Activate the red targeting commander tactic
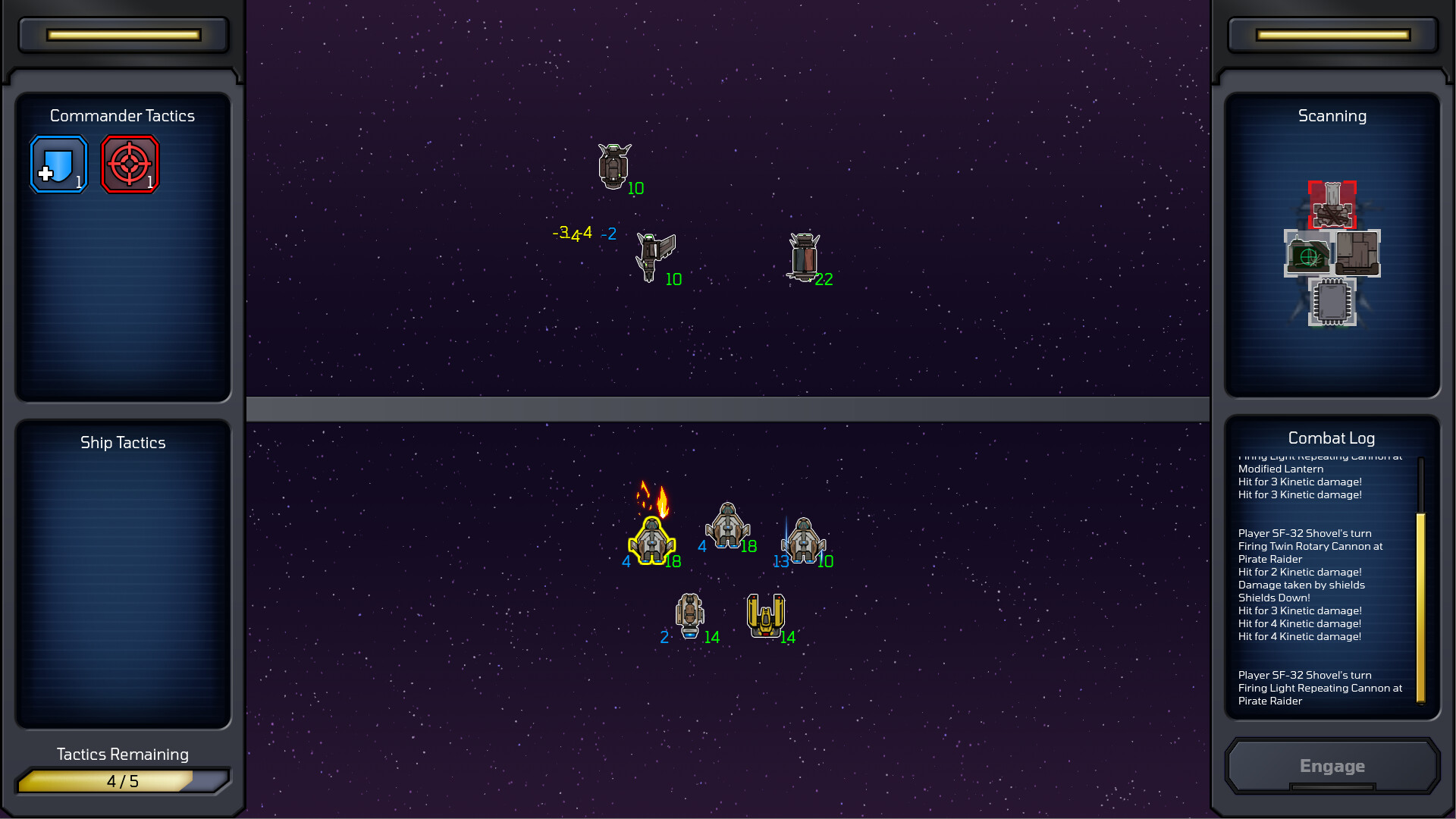The image size is (1456, 819). click(130, 164)
